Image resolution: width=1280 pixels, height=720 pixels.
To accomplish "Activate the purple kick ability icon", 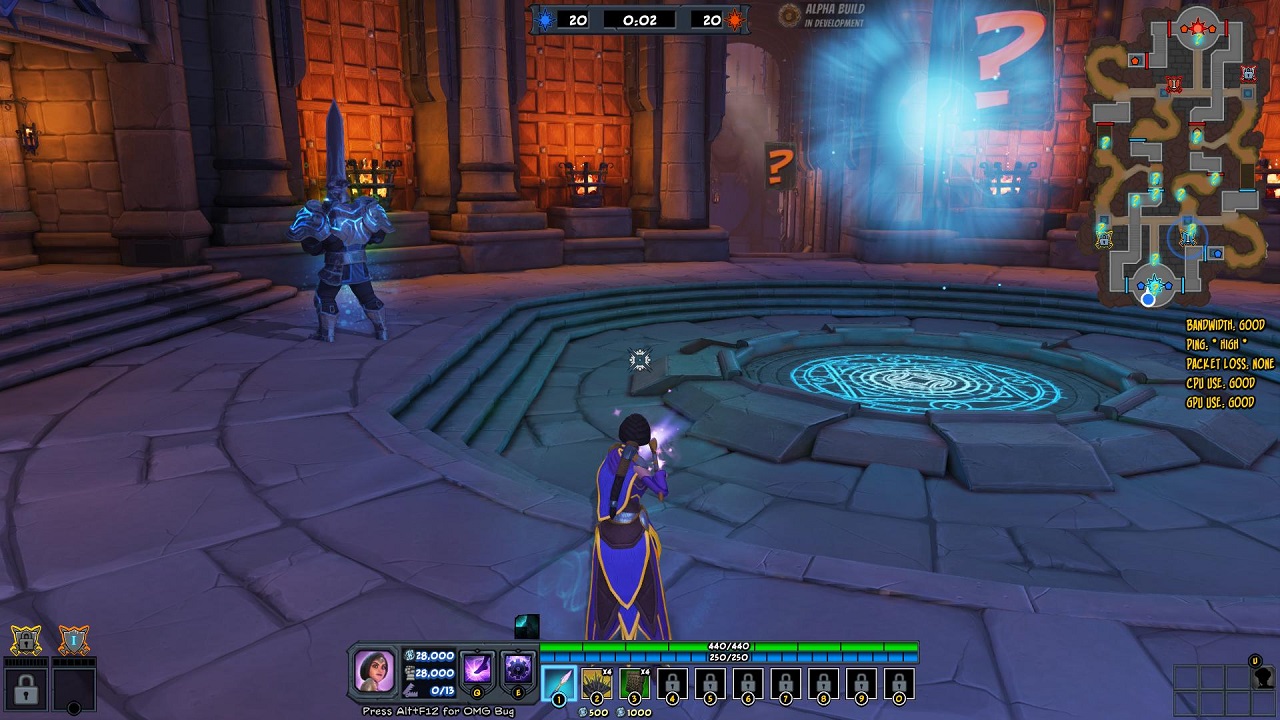I will 477,668.
